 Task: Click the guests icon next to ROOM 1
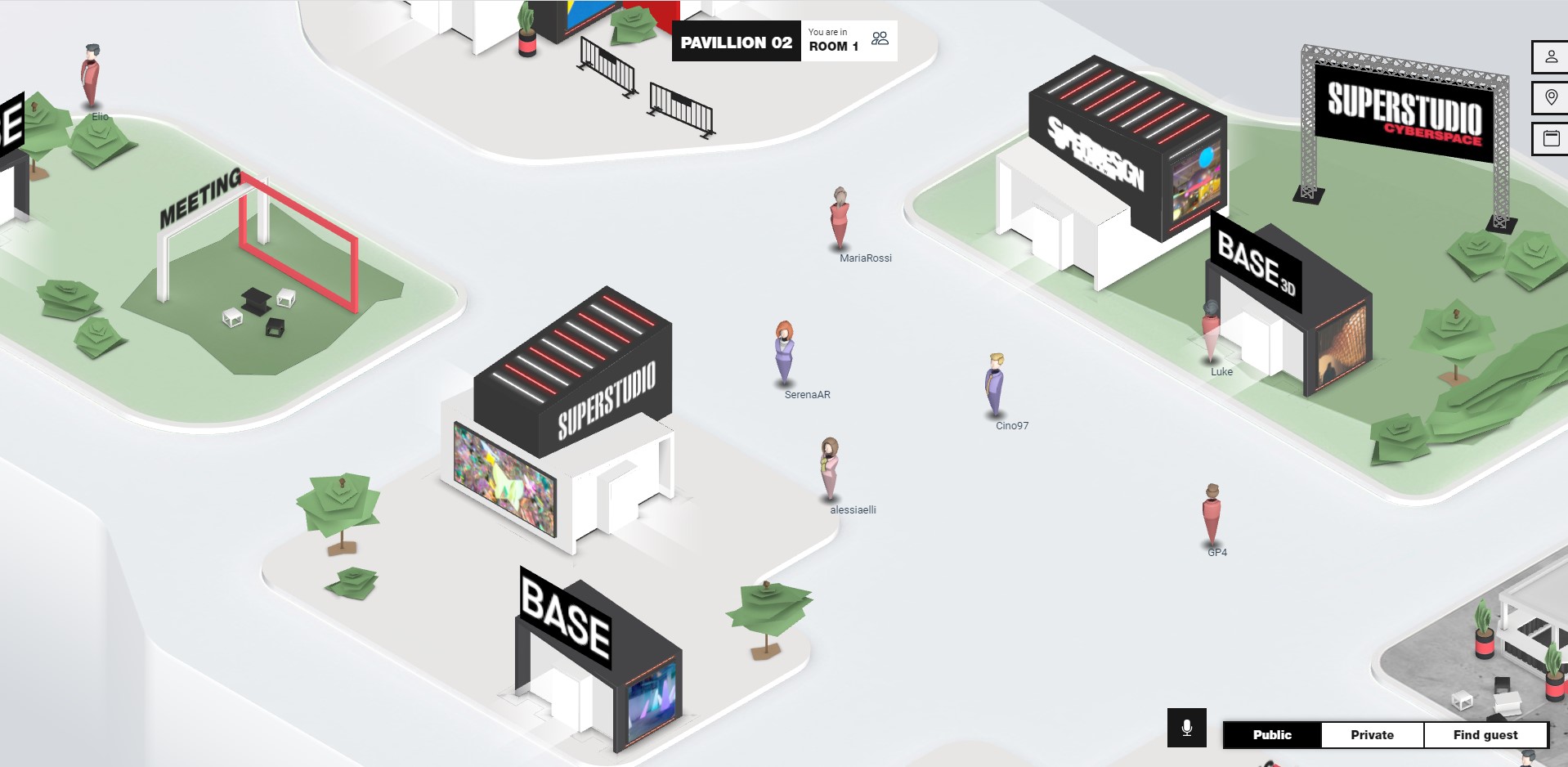(x=879, y=38)
